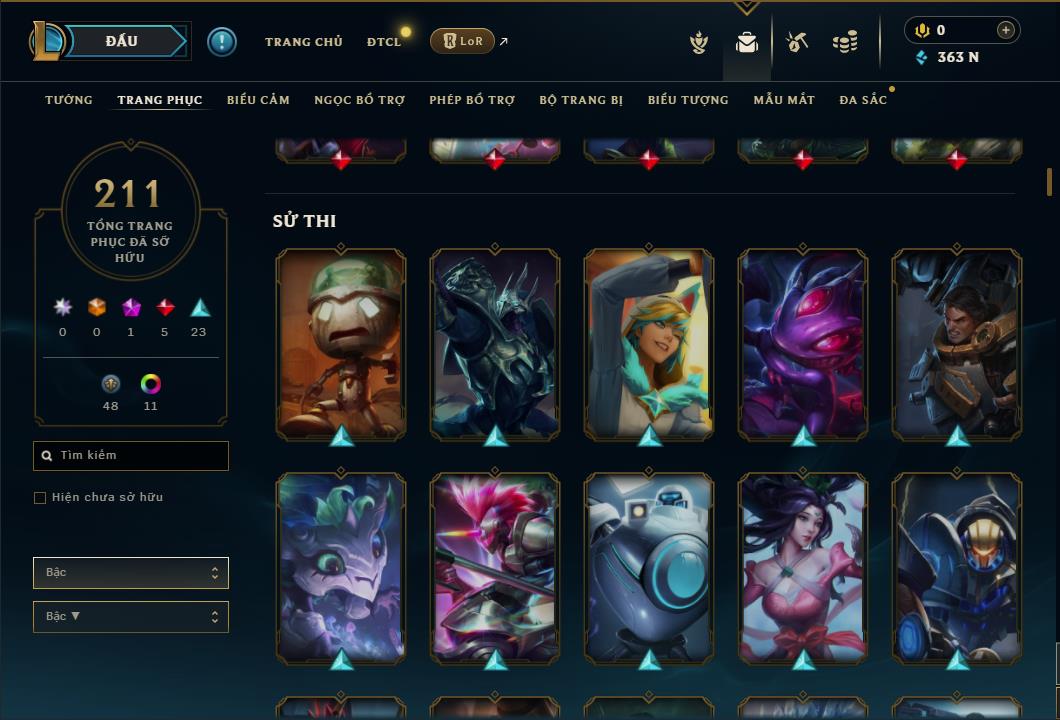Launch the LoR link button
1060x720 pixels.
click(x=462, y=41)
